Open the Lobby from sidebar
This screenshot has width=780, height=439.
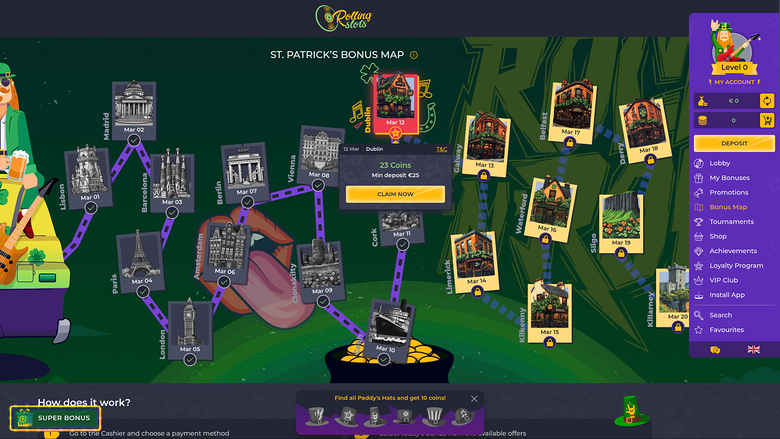[x=720, y=163]
